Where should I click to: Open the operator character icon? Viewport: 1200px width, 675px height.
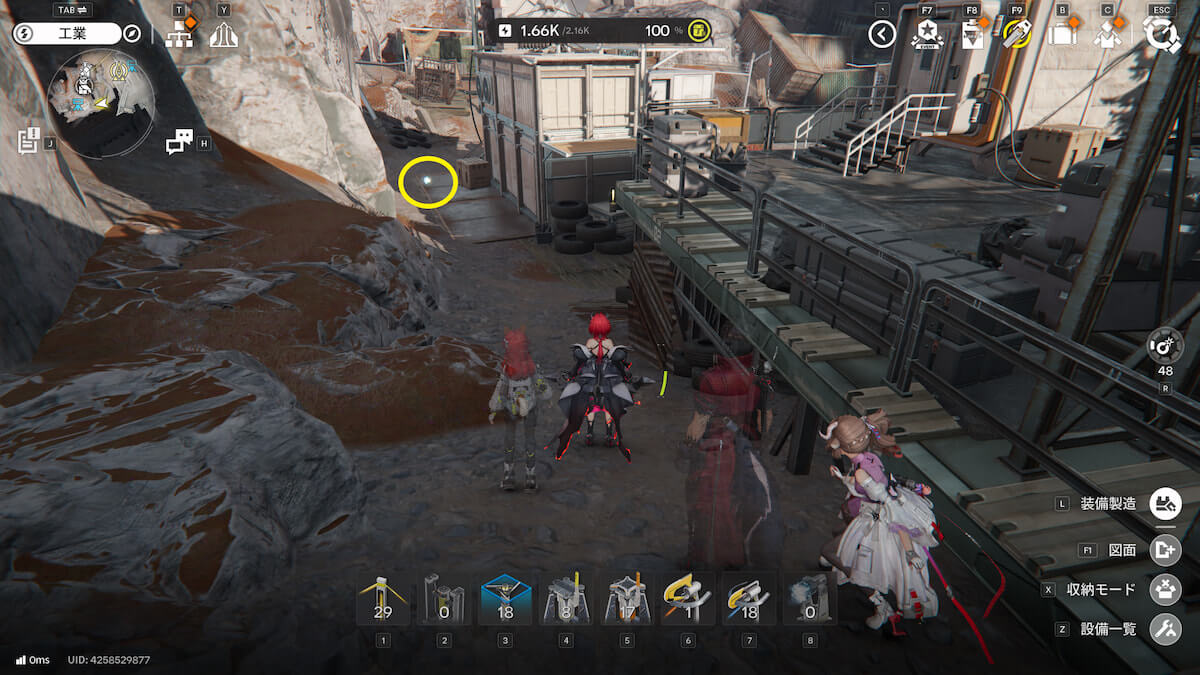[1107, 35]
